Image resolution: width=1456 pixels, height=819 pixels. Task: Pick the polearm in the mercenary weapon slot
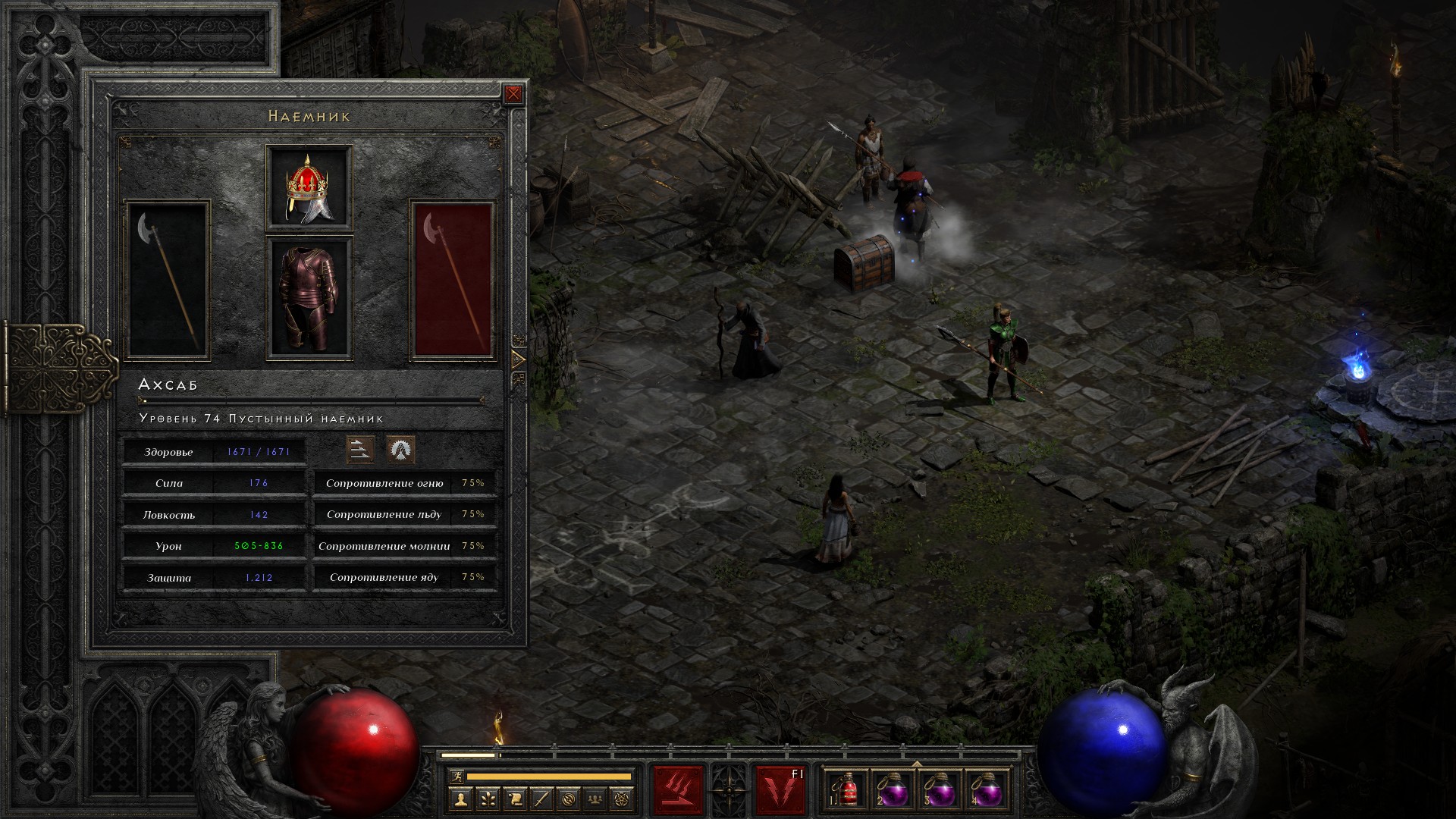coord(168,279)
